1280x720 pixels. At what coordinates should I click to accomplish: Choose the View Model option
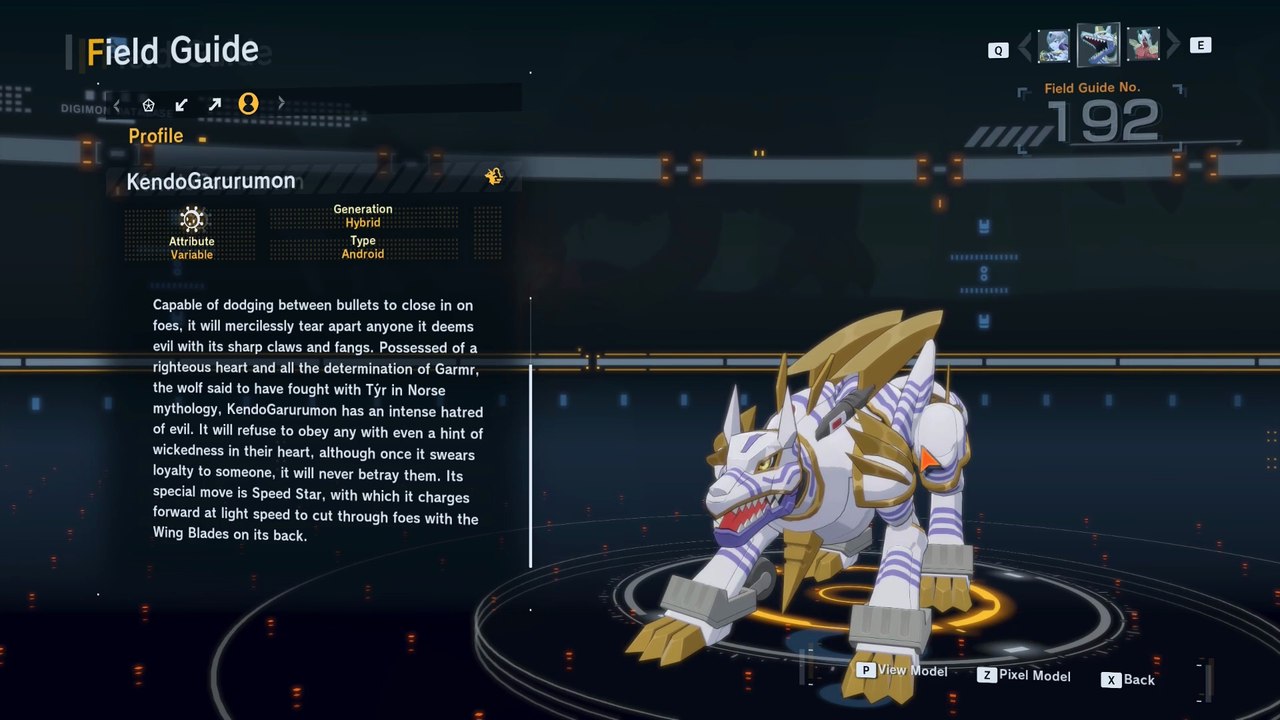tap(902, 671)
